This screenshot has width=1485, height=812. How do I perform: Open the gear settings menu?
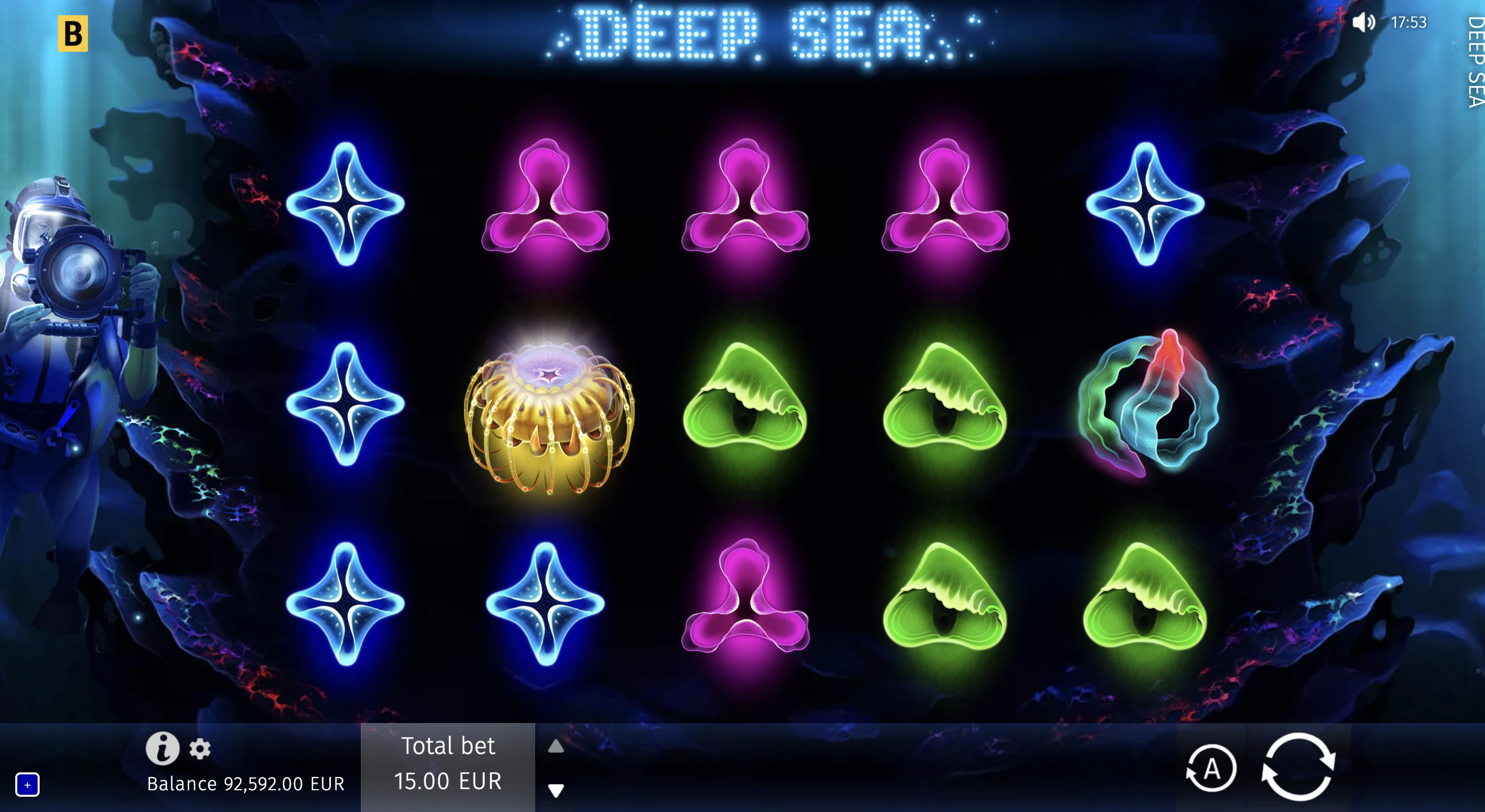coord(200,749)
